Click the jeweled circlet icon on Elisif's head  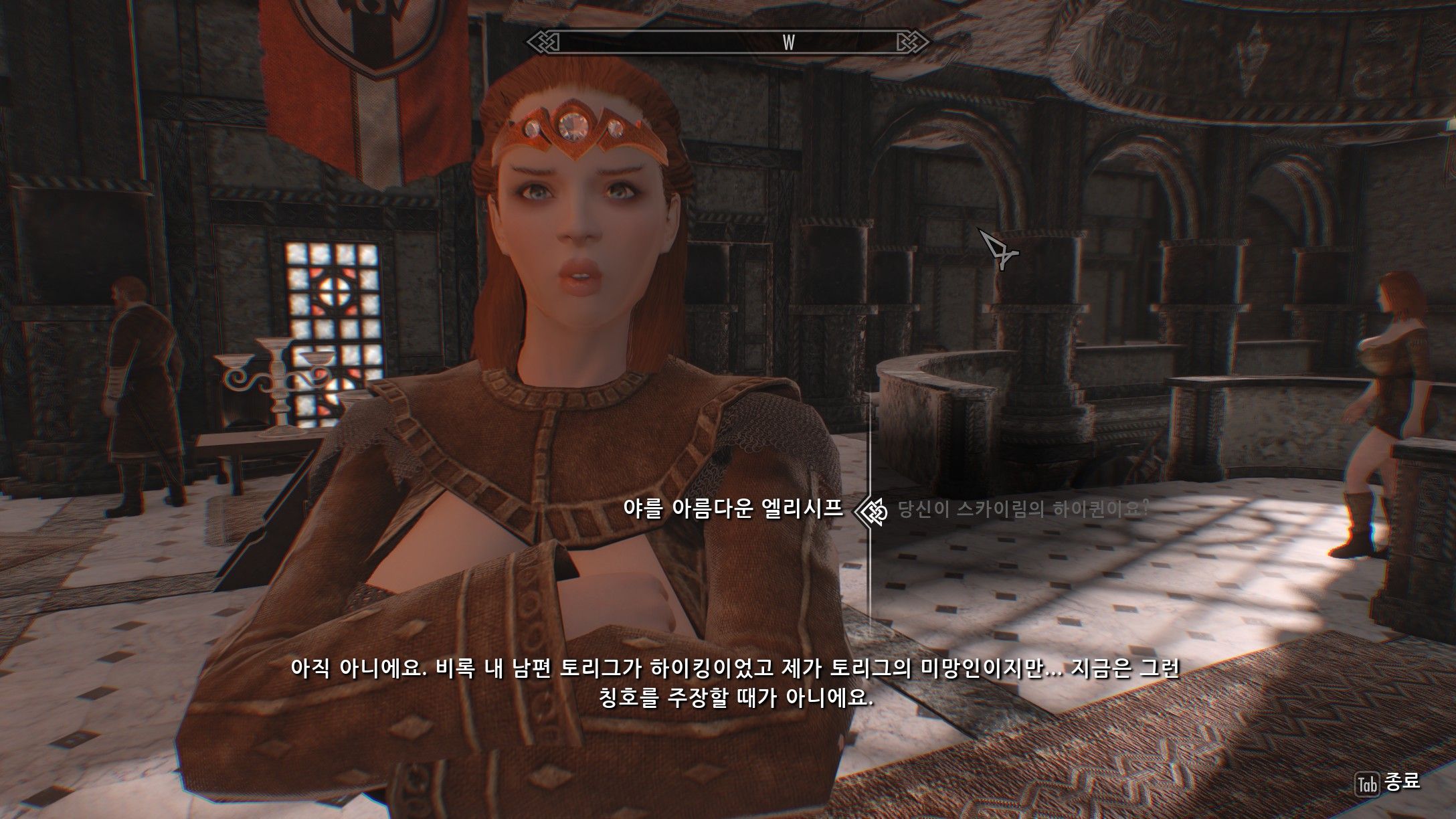[x=572, y=127]
